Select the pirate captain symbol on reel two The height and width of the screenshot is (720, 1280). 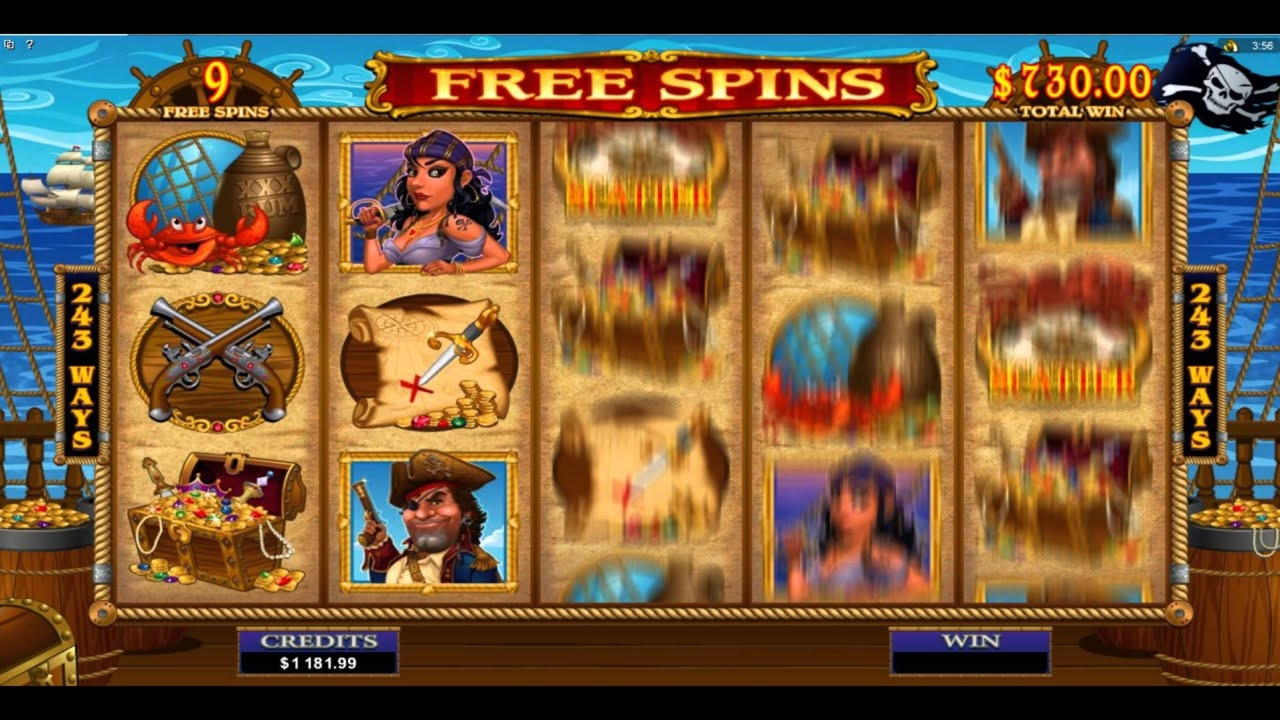(430, 520)
